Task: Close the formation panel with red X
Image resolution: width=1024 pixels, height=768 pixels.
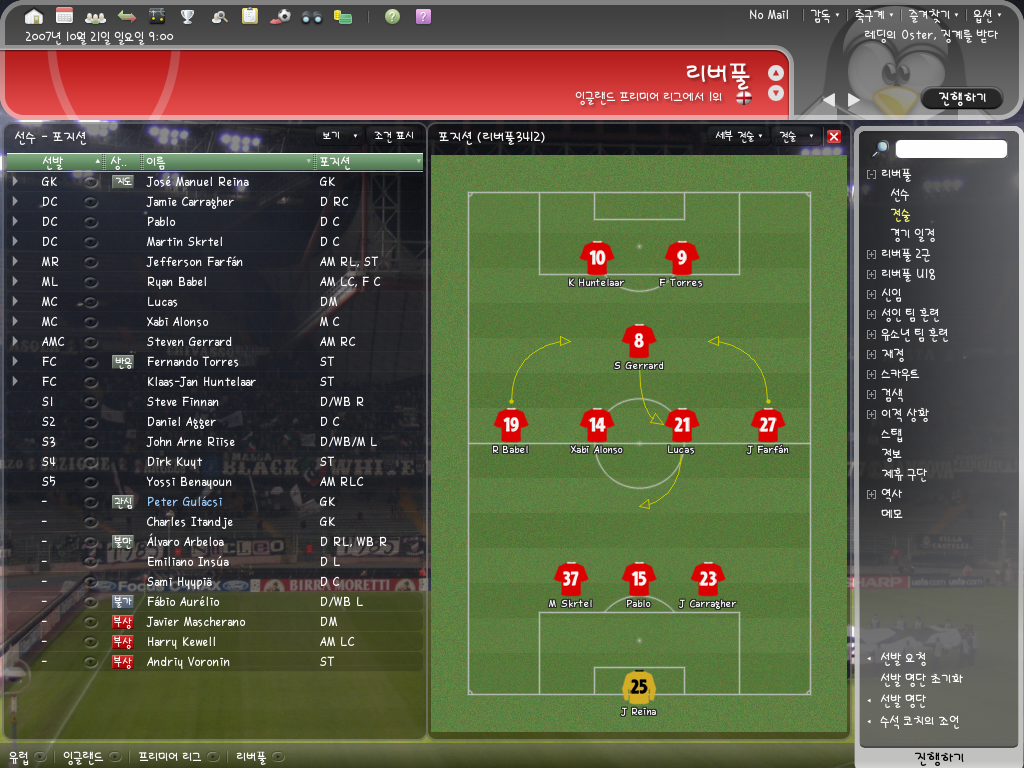Action: click(834, 136)
